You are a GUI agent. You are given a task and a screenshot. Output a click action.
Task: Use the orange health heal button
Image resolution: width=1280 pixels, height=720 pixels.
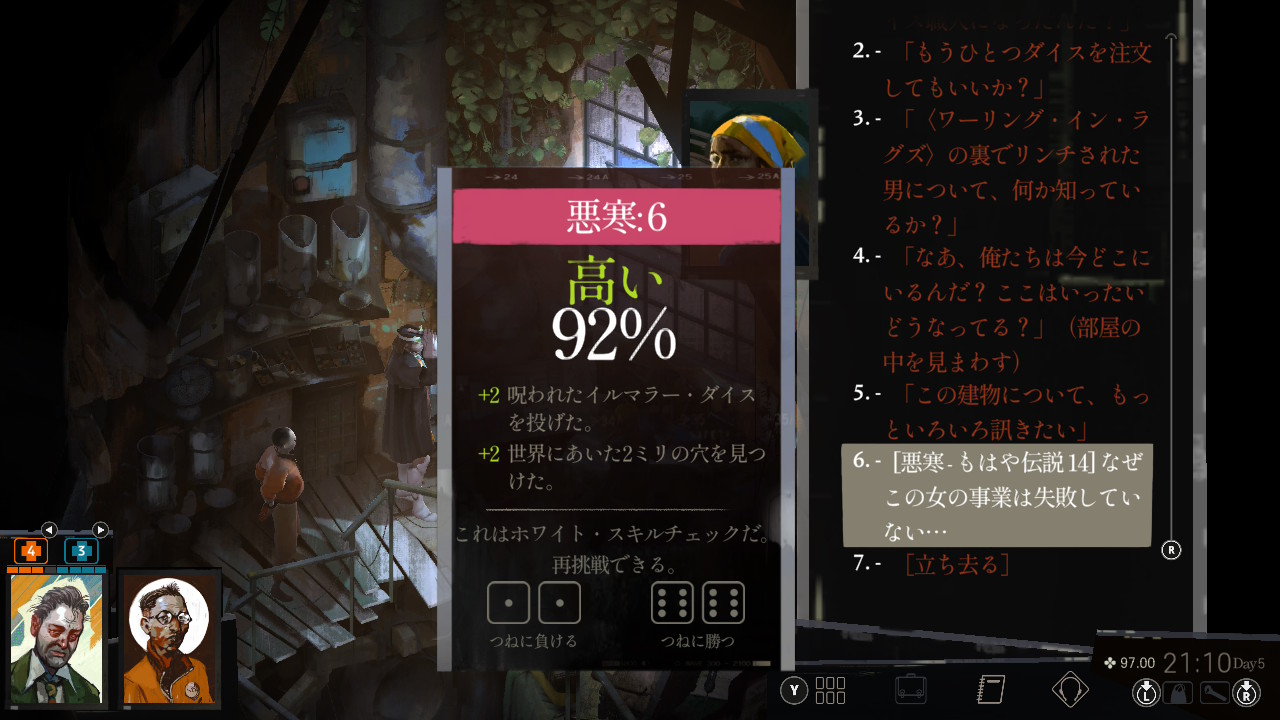tap(30, 551)
